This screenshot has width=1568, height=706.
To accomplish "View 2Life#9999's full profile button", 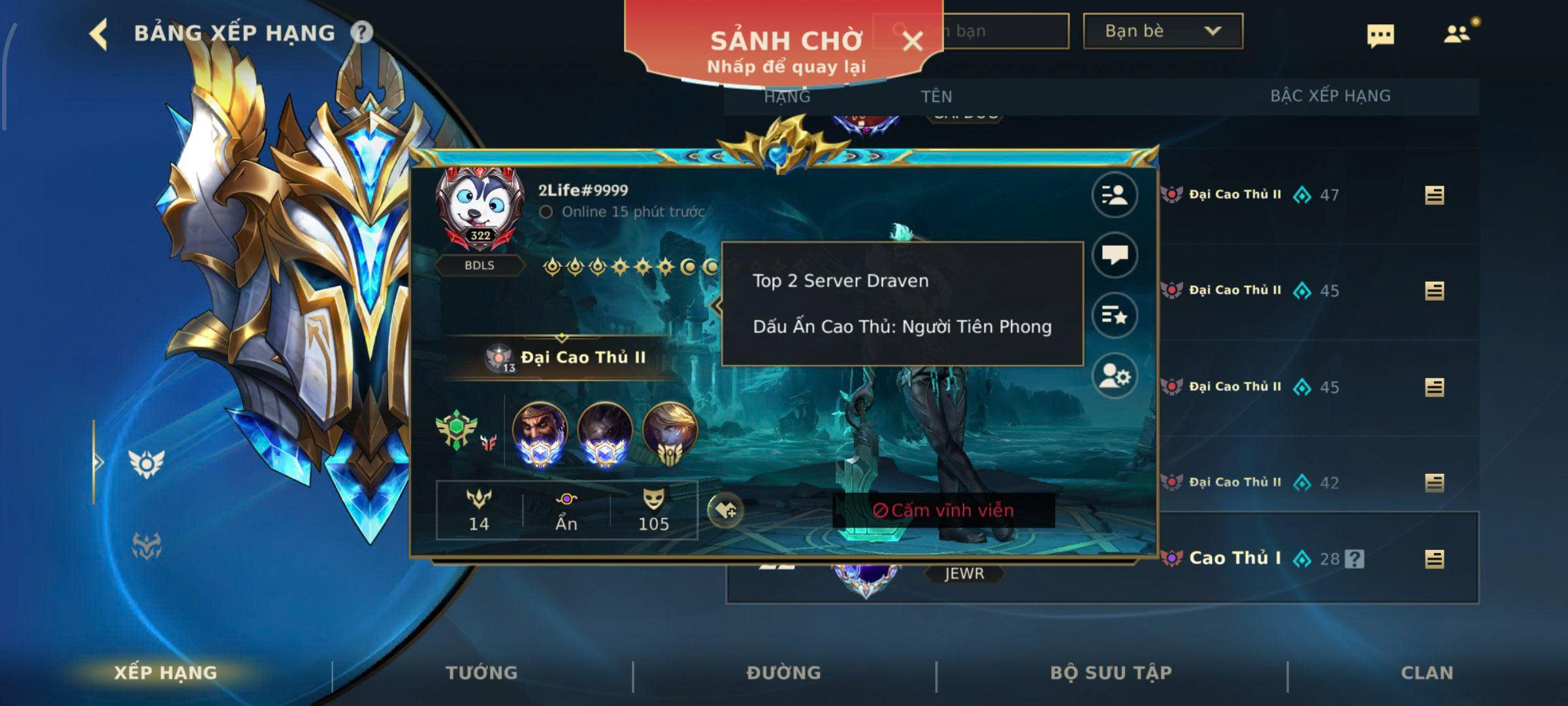I will pos(1115,195).
